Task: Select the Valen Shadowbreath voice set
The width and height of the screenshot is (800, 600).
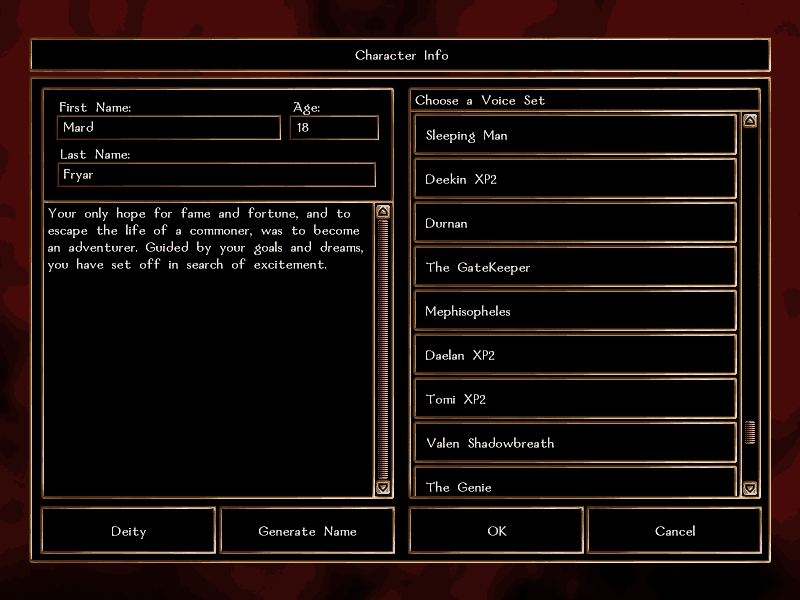Action: click(575, 443)
